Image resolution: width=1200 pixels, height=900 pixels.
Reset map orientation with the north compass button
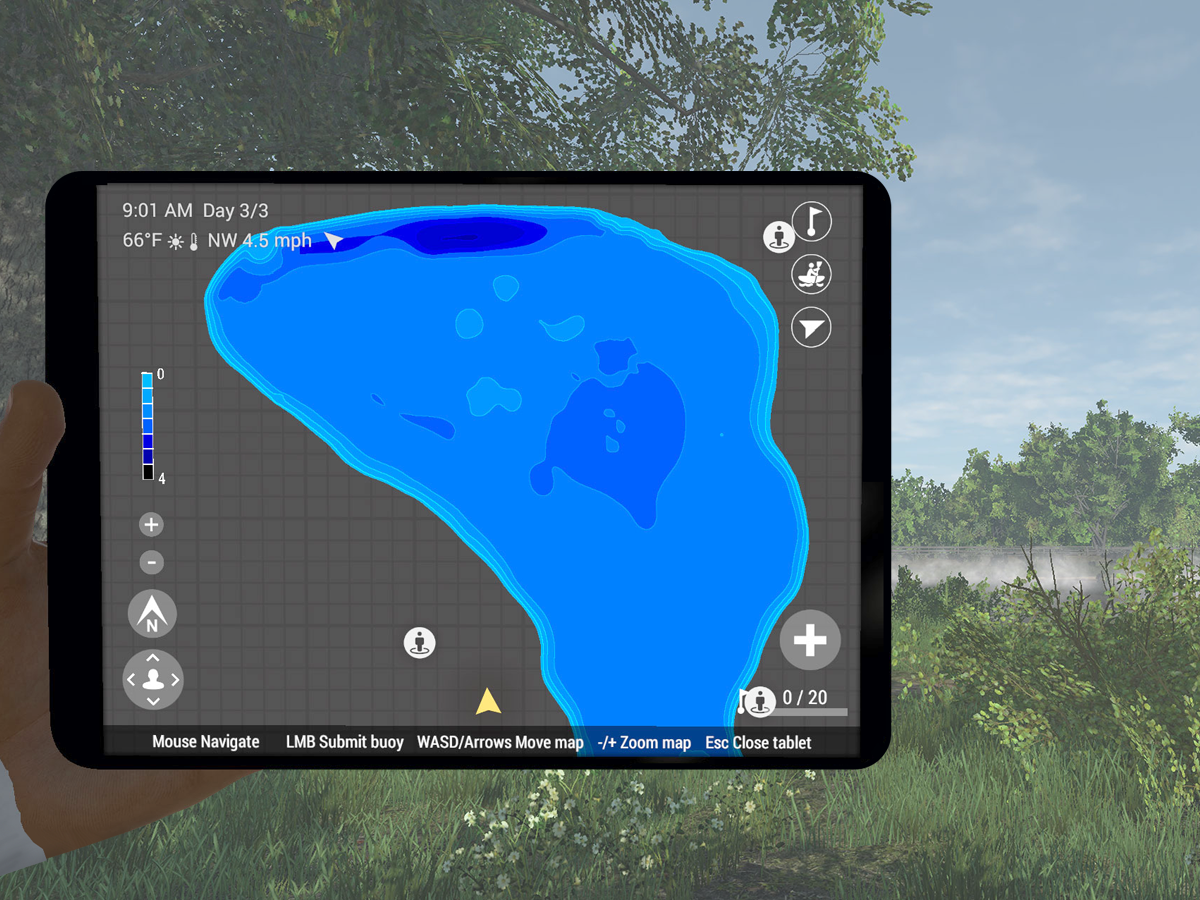(152, 615)
